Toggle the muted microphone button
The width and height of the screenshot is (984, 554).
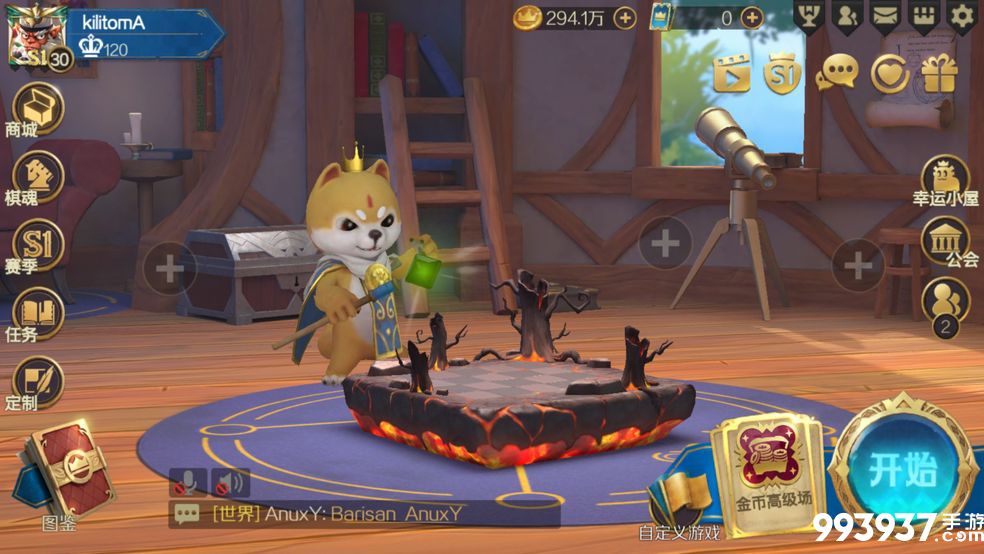pyautogui.click(x=187, y=484)
